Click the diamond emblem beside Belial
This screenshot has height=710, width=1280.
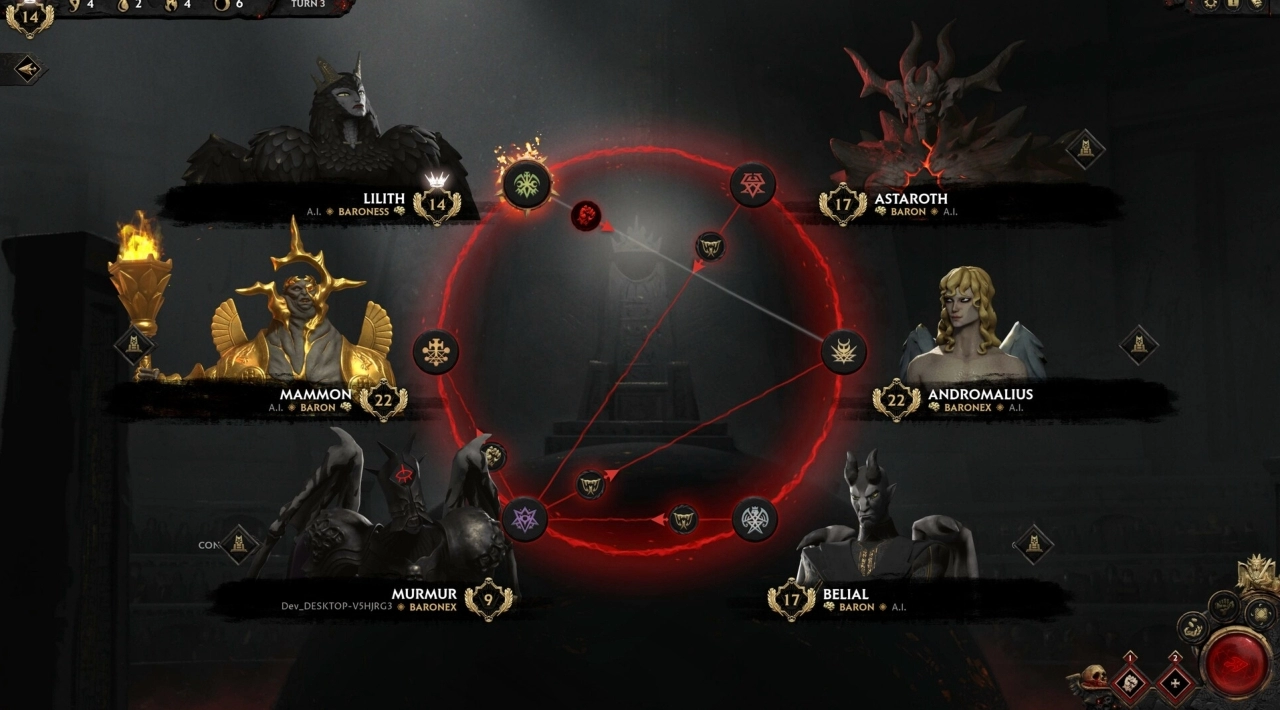point(1033,544)
